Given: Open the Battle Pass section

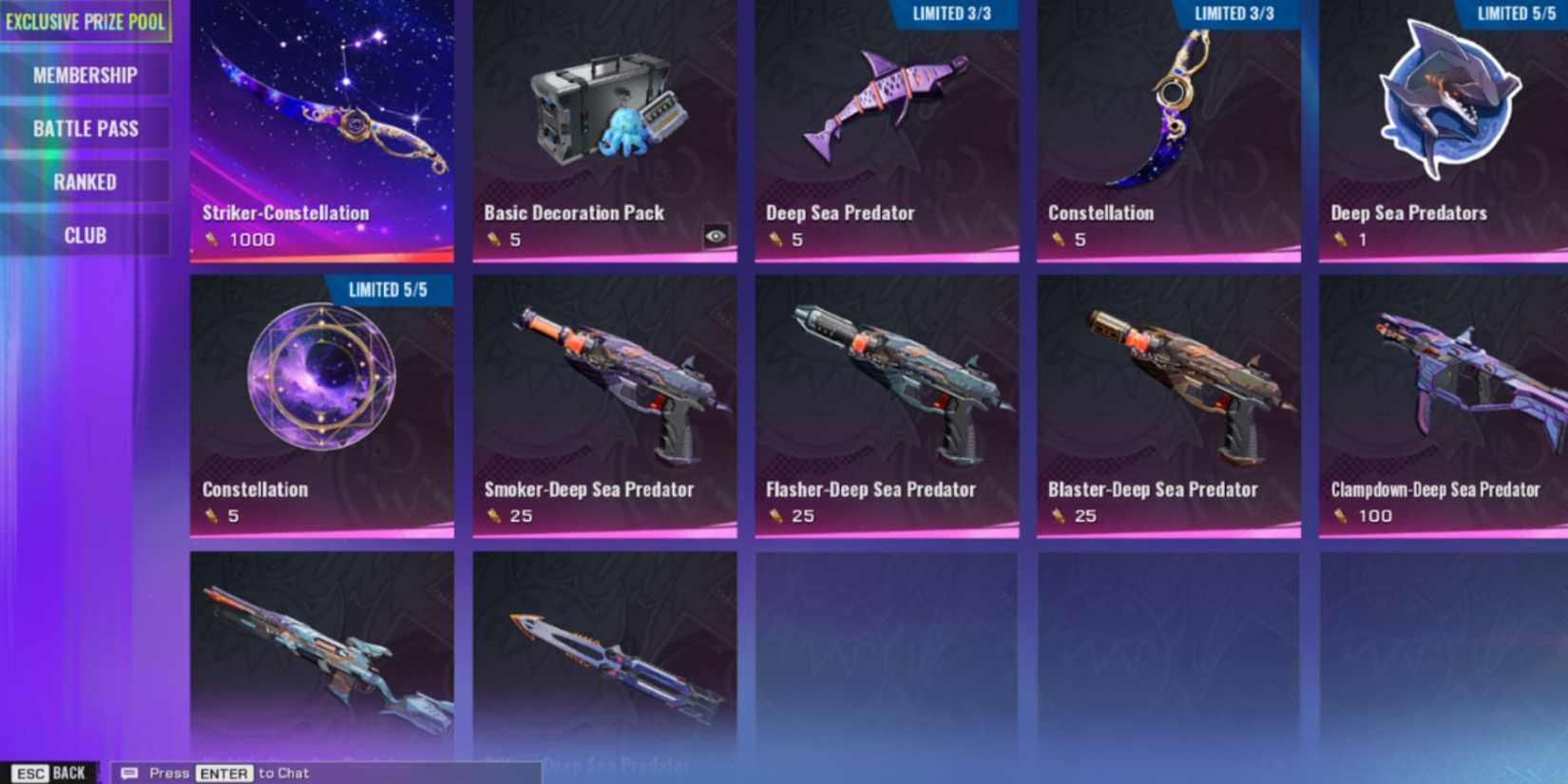Looking at the screenshot, I should [86, 127].
